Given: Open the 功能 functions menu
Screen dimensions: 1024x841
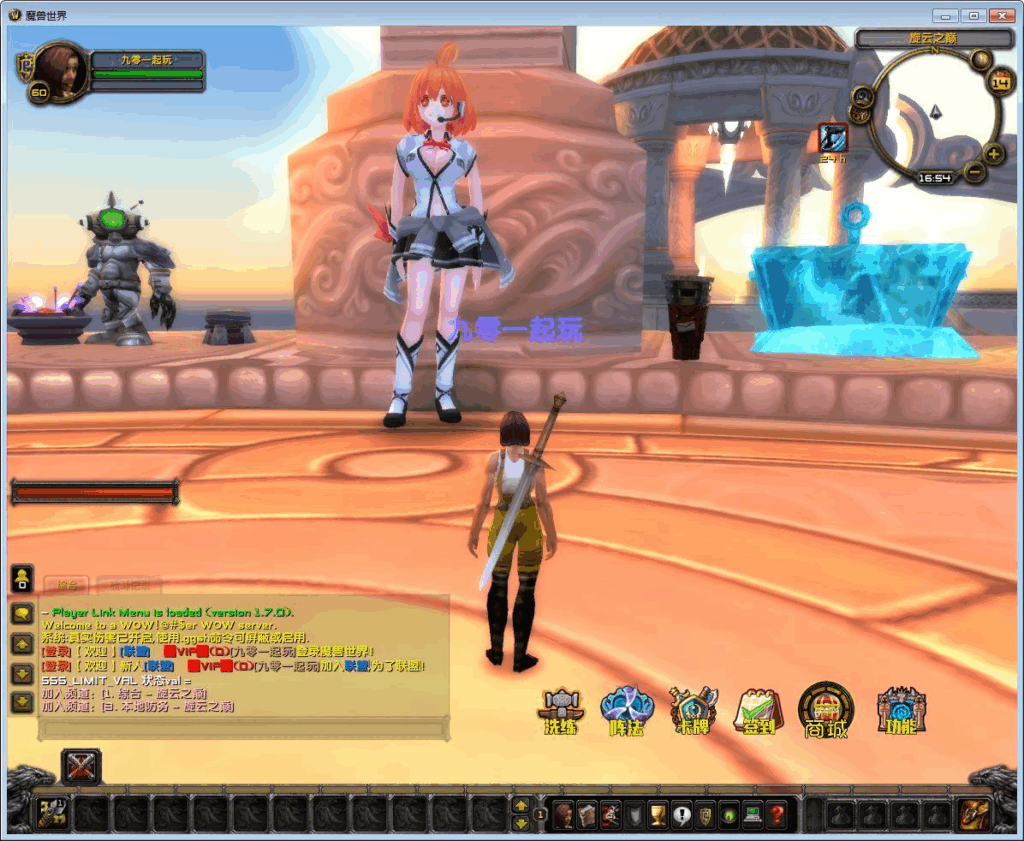Looking at the screenshot, I should 901,710.
